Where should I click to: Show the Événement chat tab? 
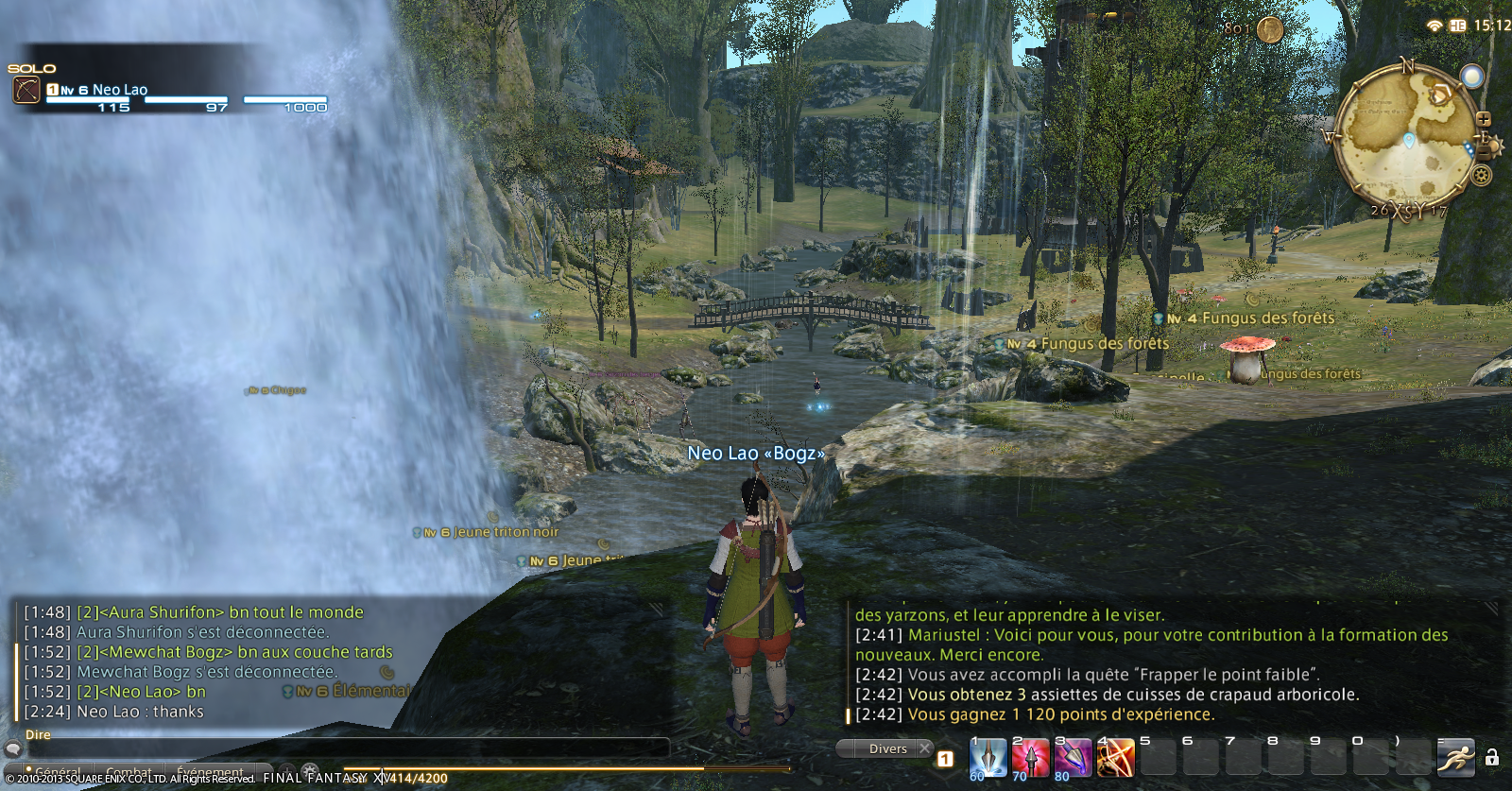211,772
